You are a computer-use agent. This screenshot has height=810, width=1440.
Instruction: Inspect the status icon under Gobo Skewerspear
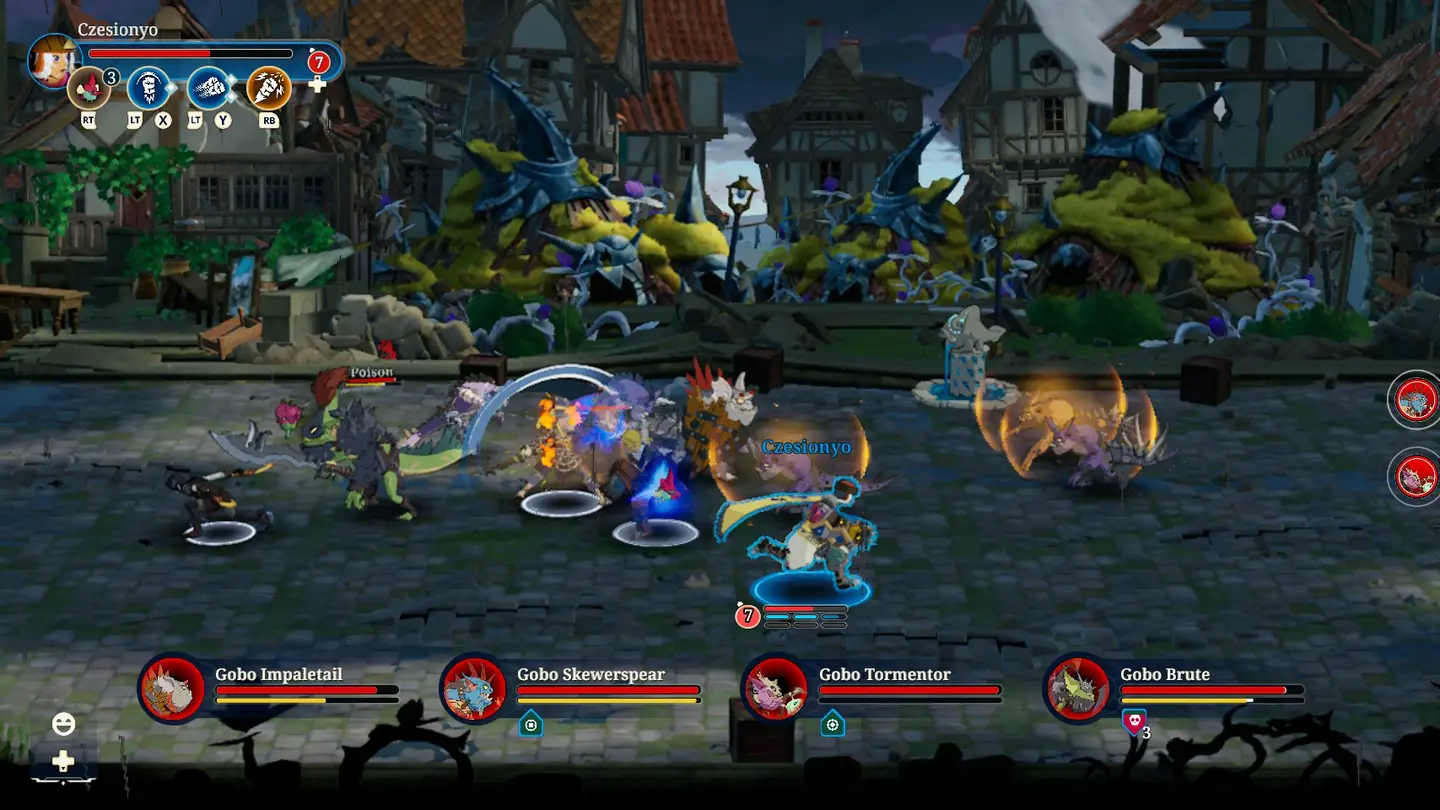click(x=530, y=723)
